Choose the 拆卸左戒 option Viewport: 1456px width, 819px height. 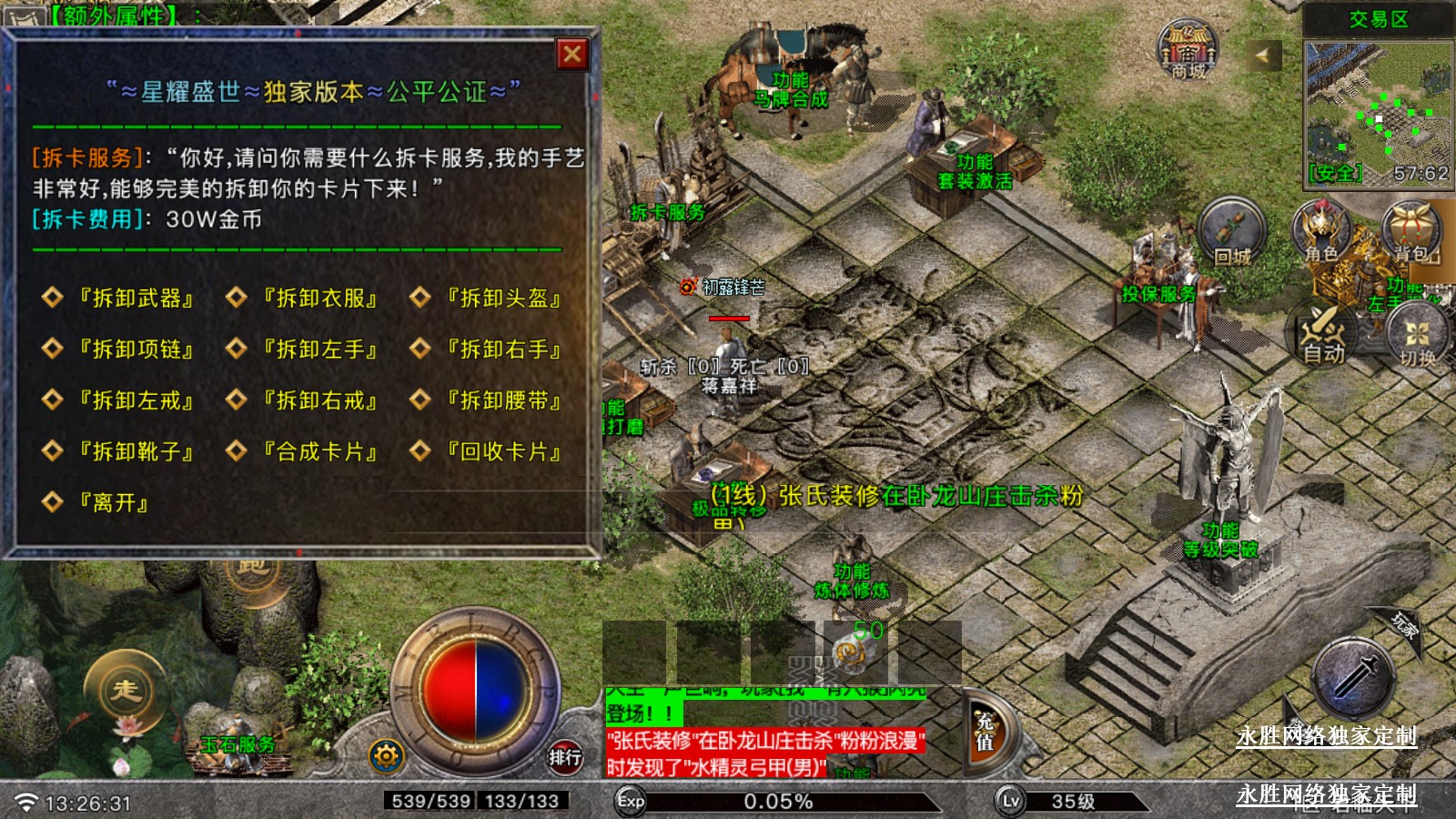(x=136, y=400)
